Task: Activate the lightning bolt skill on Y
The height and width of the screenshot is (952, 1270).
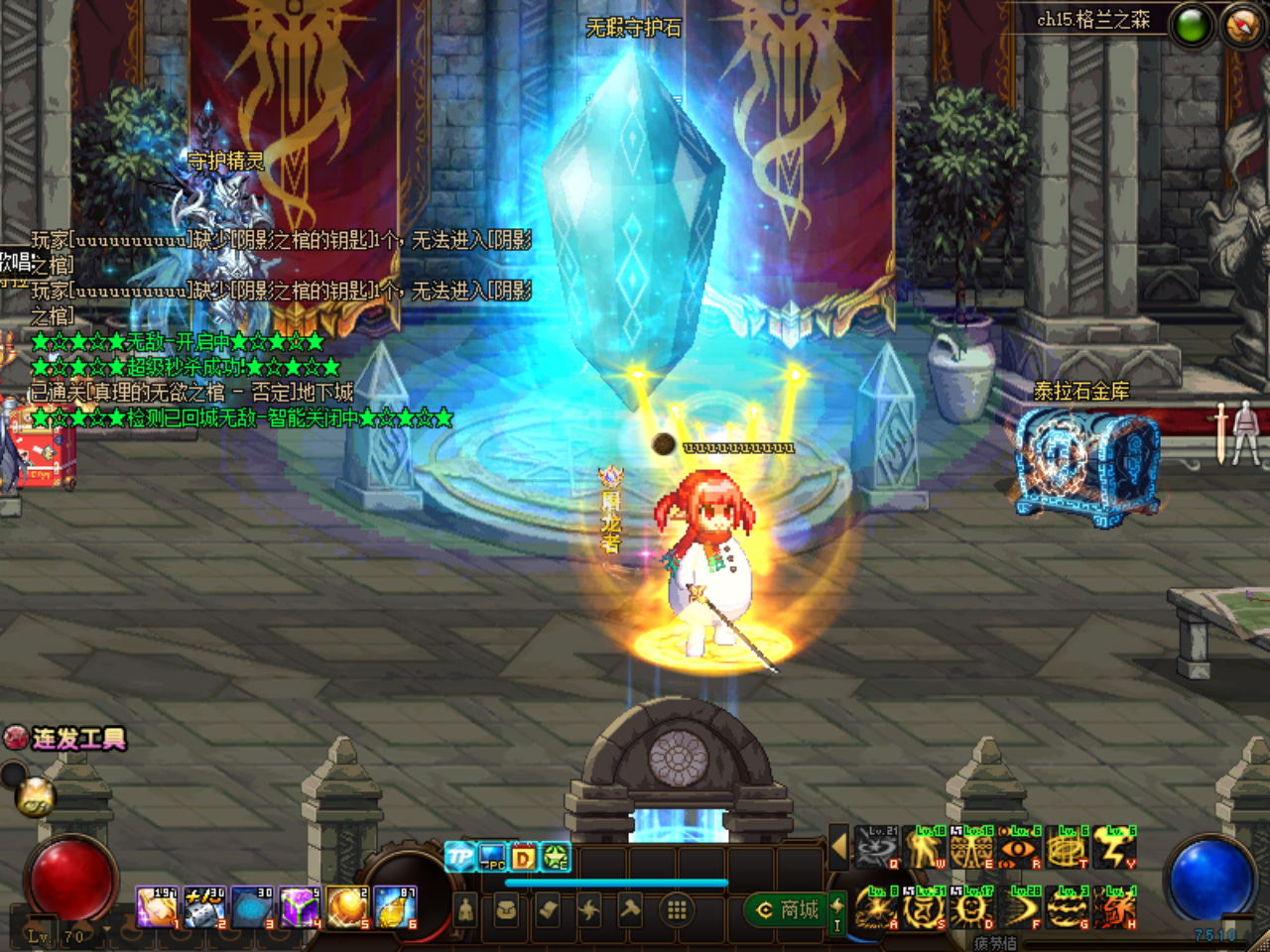Action: 1115,848
